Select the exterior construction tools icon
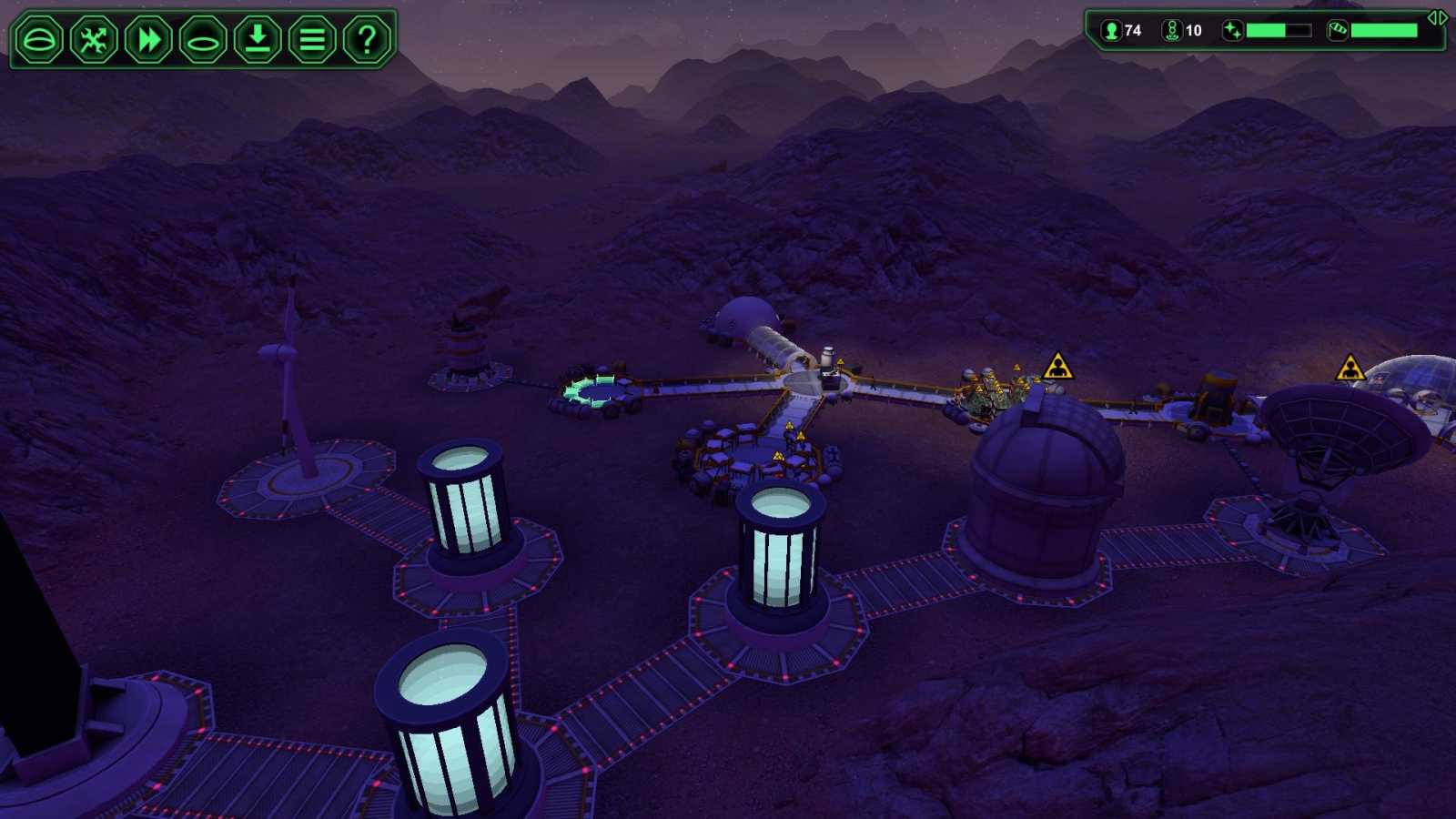The height and width of the screenshot is (819, 1456). [x=94, y=39]
